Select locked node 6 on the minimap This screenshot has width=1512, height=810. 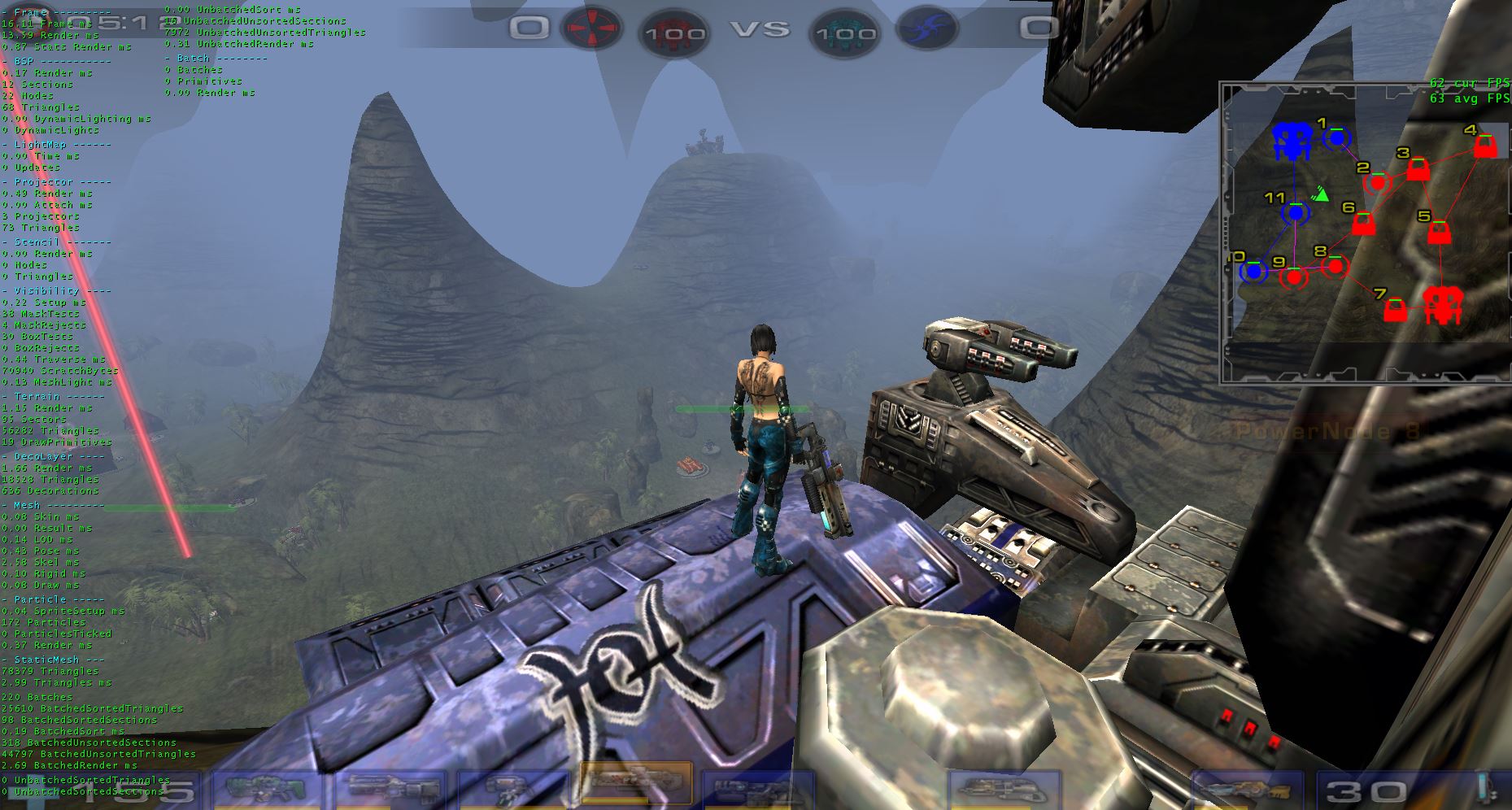pyautogui.click(x=1363, y=224)
